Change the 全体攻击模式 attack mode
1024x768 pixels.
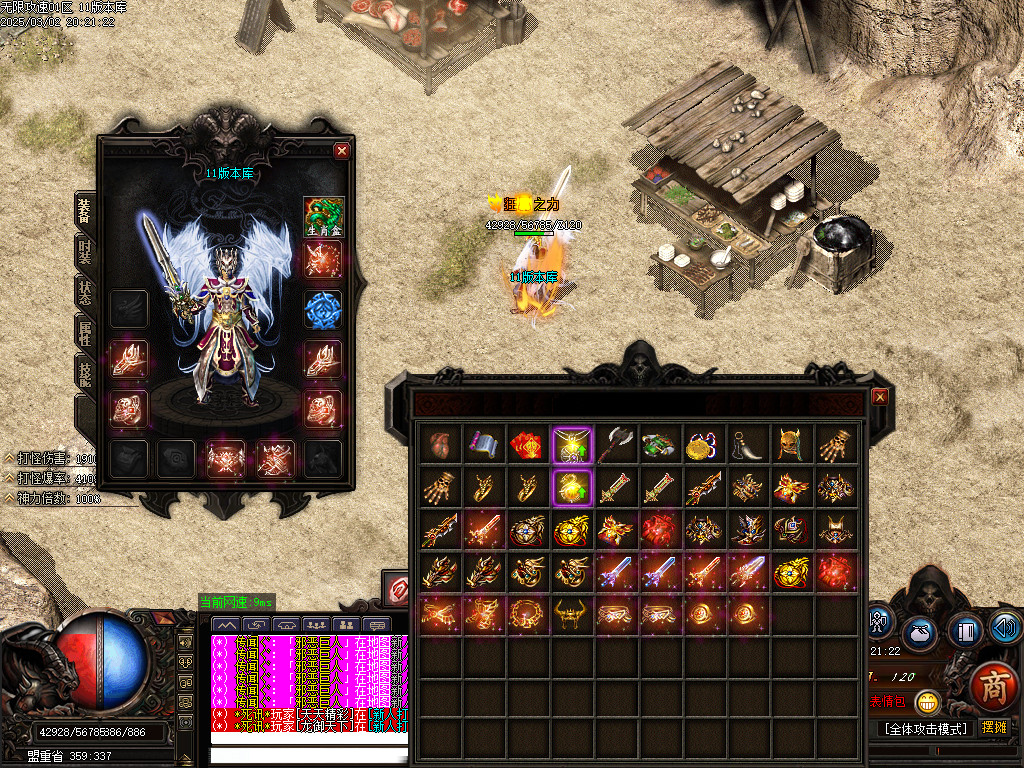click(925, 728)
